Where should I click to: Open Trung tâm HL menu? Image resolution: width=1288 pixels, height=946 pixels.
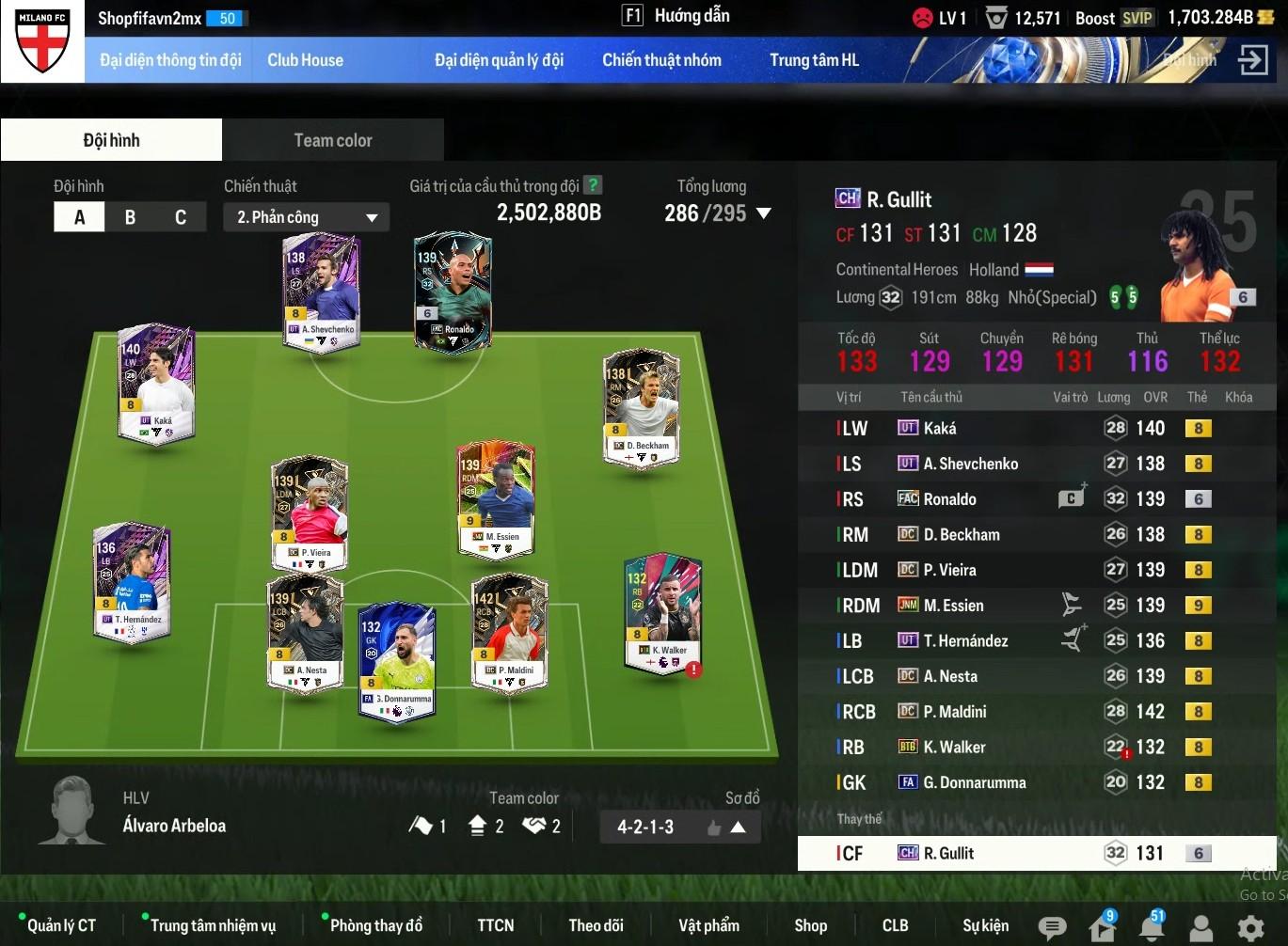(814, 60)
